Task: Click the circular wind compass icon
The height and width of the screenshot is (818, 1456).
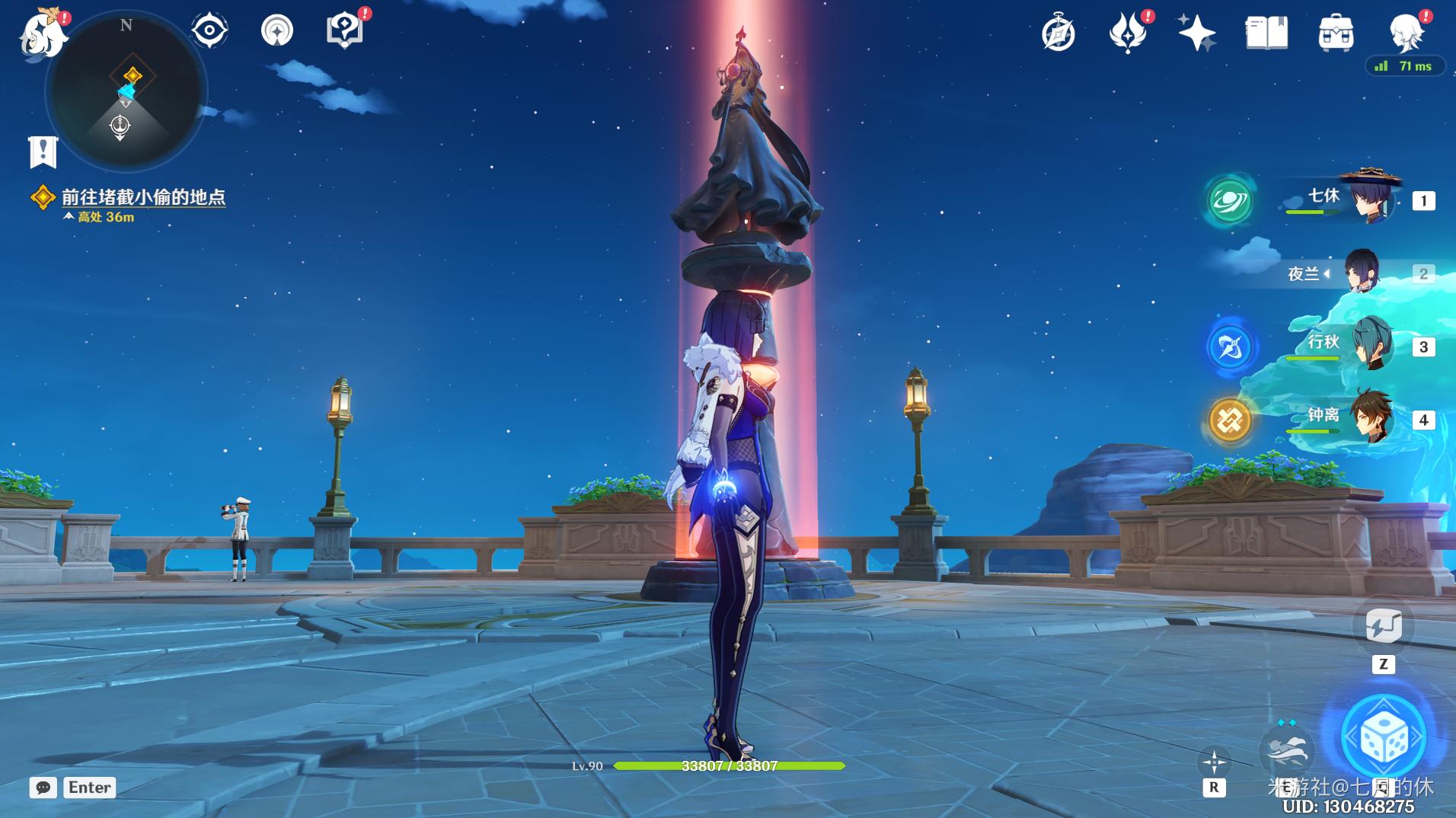Action: point(276,31)
